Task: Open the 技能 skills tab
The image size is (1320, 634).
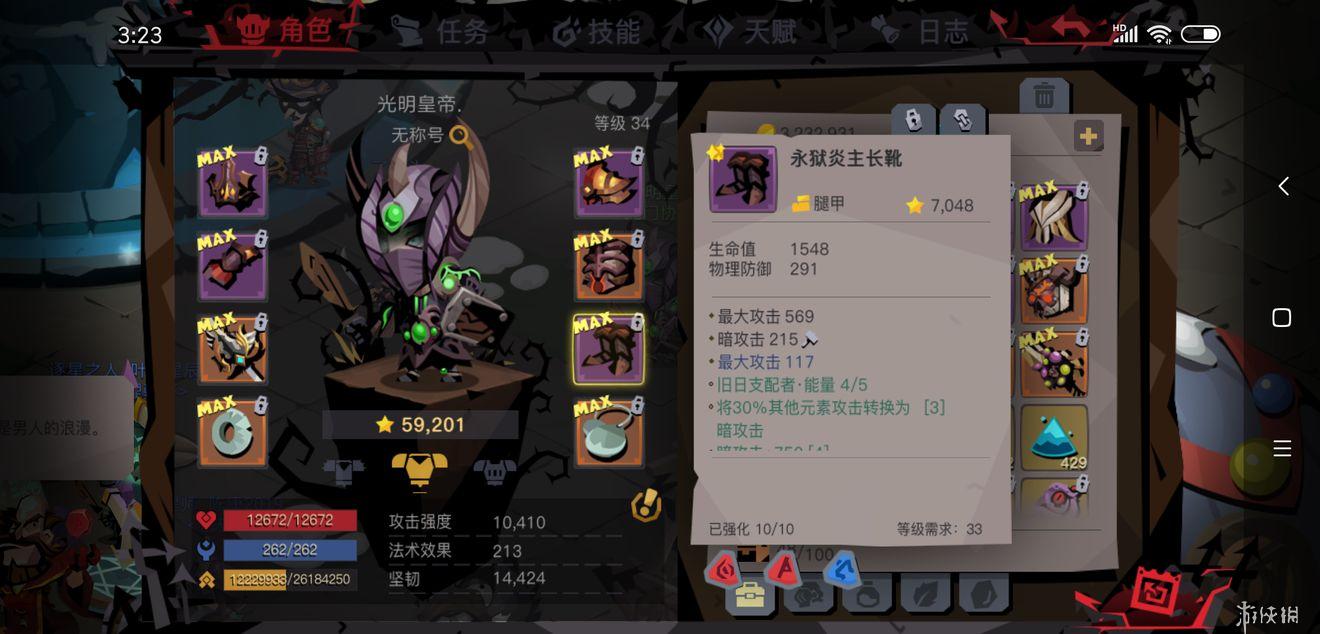Action: click(597, 32)
